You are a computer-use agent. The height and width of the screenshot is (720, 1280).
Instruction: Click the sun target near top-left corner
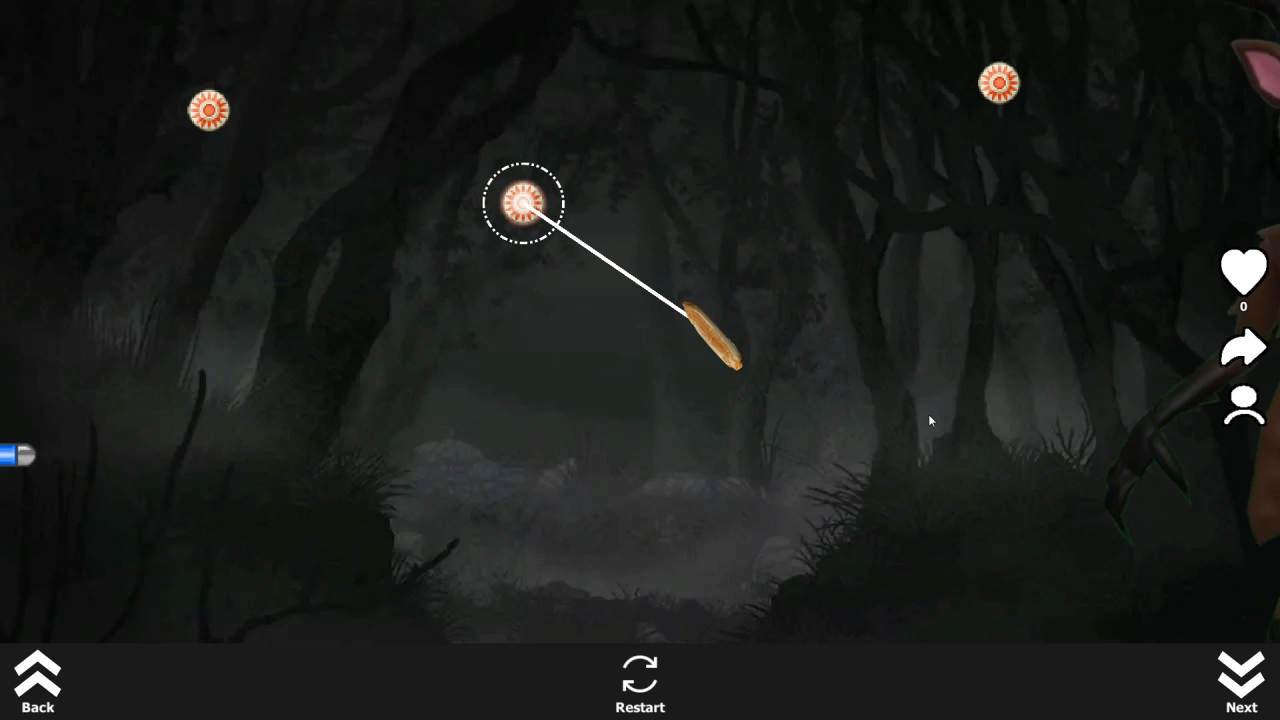coord(208,110)
